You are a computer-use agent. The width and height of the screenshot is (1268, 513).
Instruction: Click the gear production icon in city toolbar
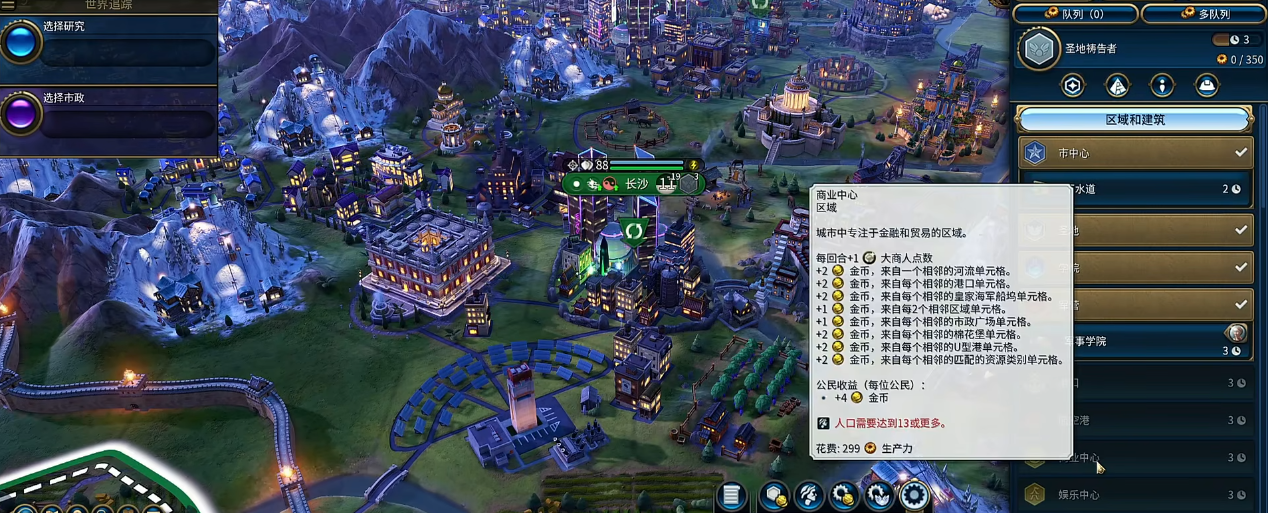tap(914, 495)
